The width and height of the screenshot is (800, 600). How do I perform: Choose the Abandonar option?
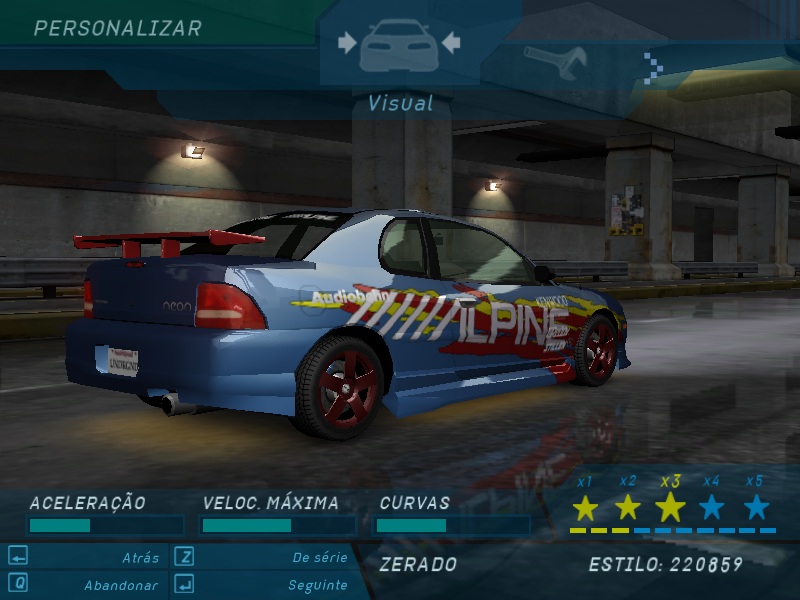coord(120,585)
